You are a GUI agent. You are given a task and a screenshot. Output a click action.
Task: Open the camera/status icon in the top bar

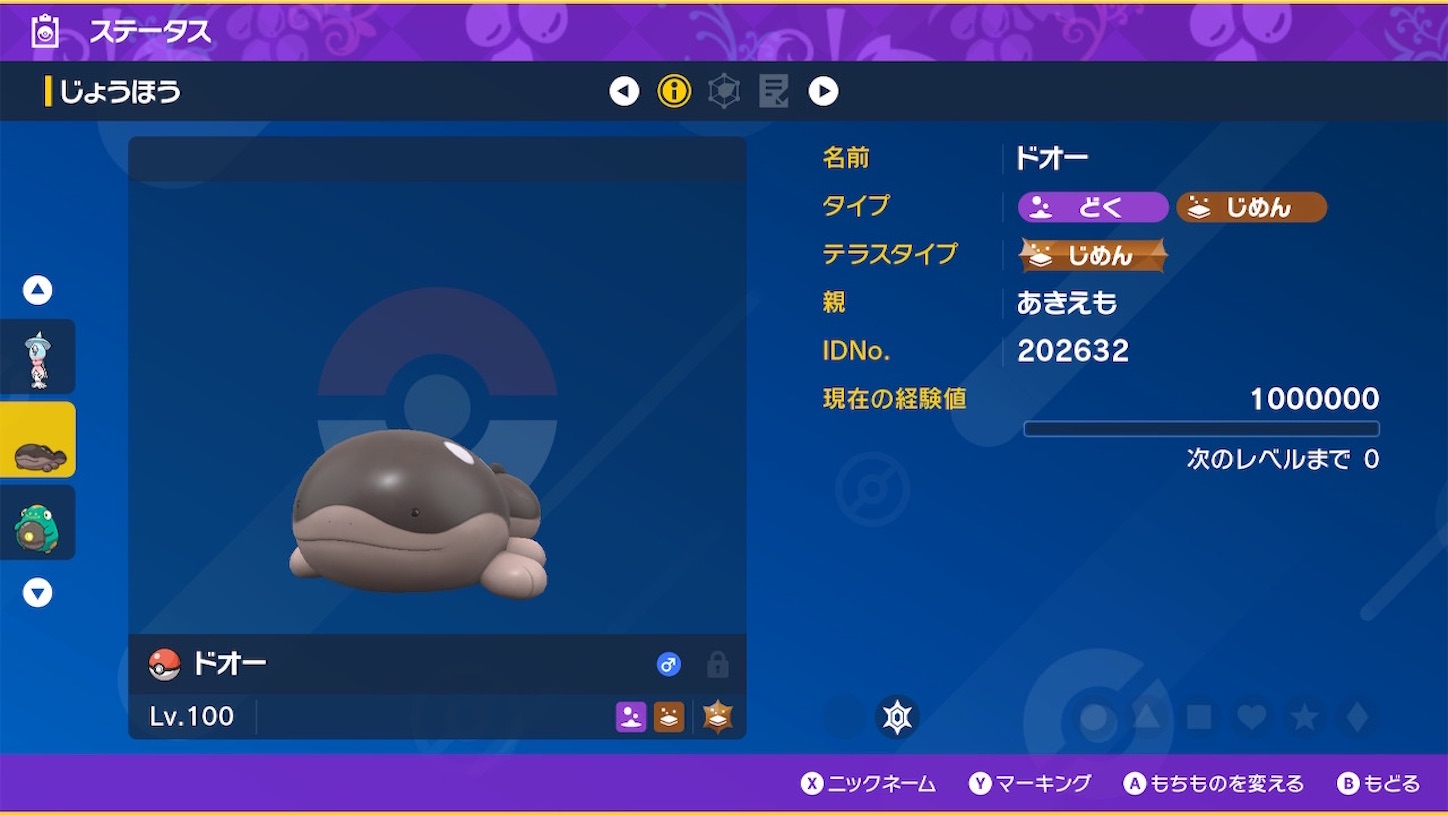(x=43, y=31)
